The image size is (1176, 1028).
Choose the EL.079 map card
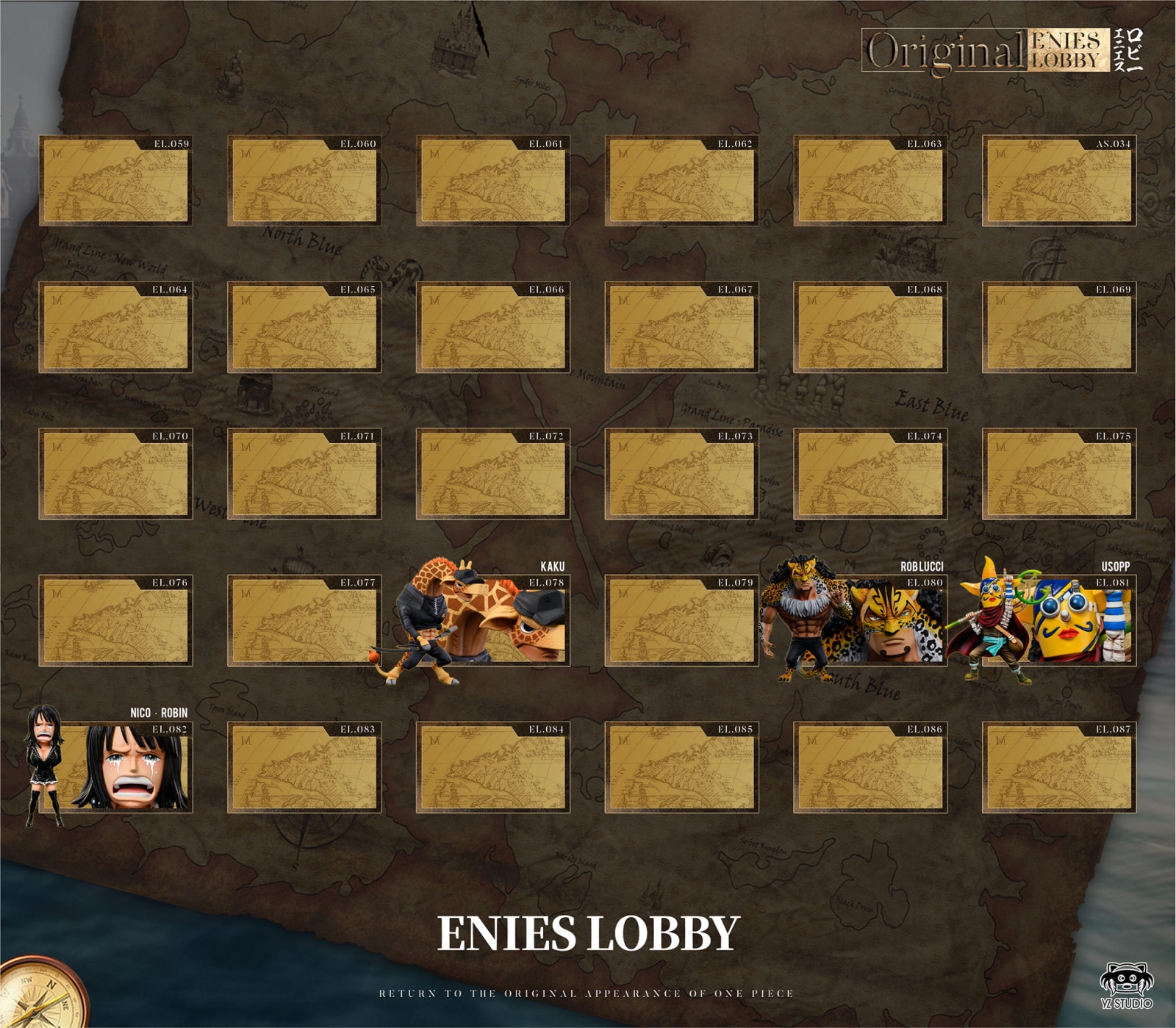click(x=681, y=620)
